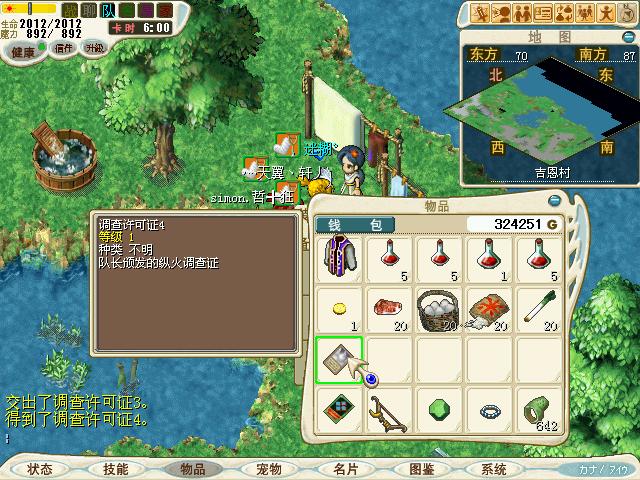This screenshot has width=640, height=480.
Task: Open the 信件 mail button
Action: coord(63,48)
